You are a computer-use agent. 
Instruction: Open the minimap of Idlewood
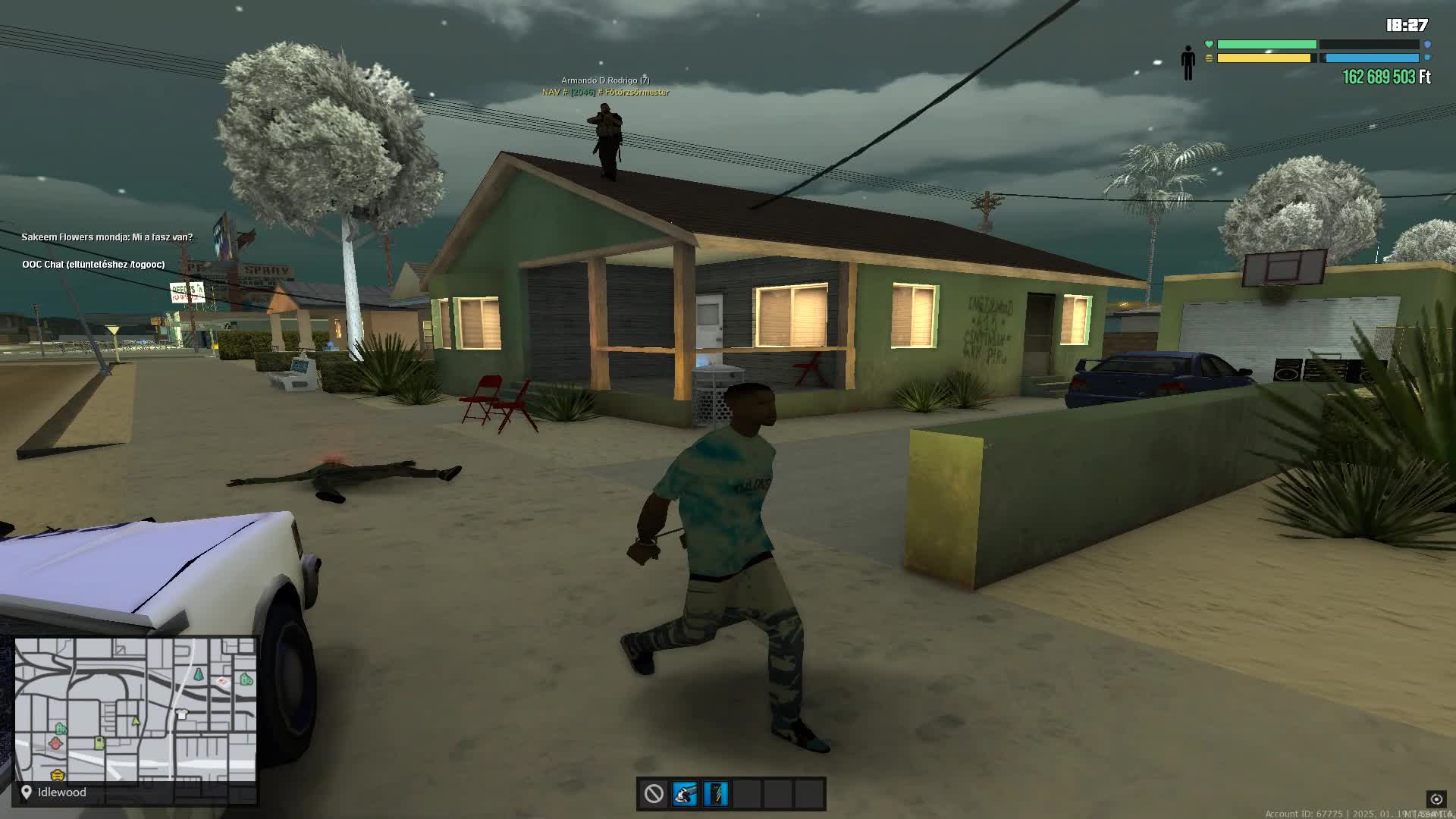(x=136, y=710)
